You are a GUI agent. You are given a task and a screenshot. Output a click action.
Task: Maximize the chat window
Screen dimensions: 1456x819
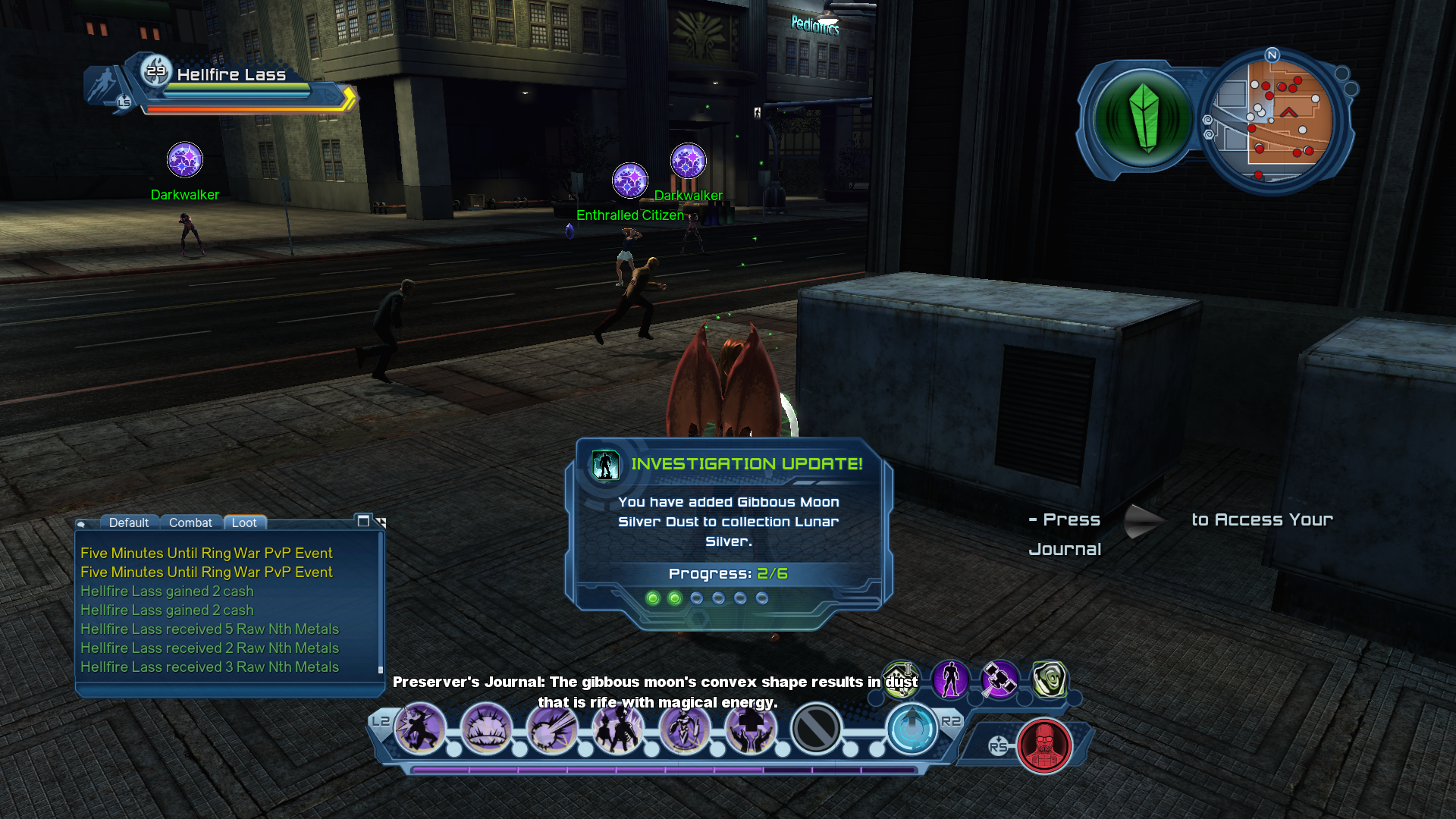click(x=363, y=521)
